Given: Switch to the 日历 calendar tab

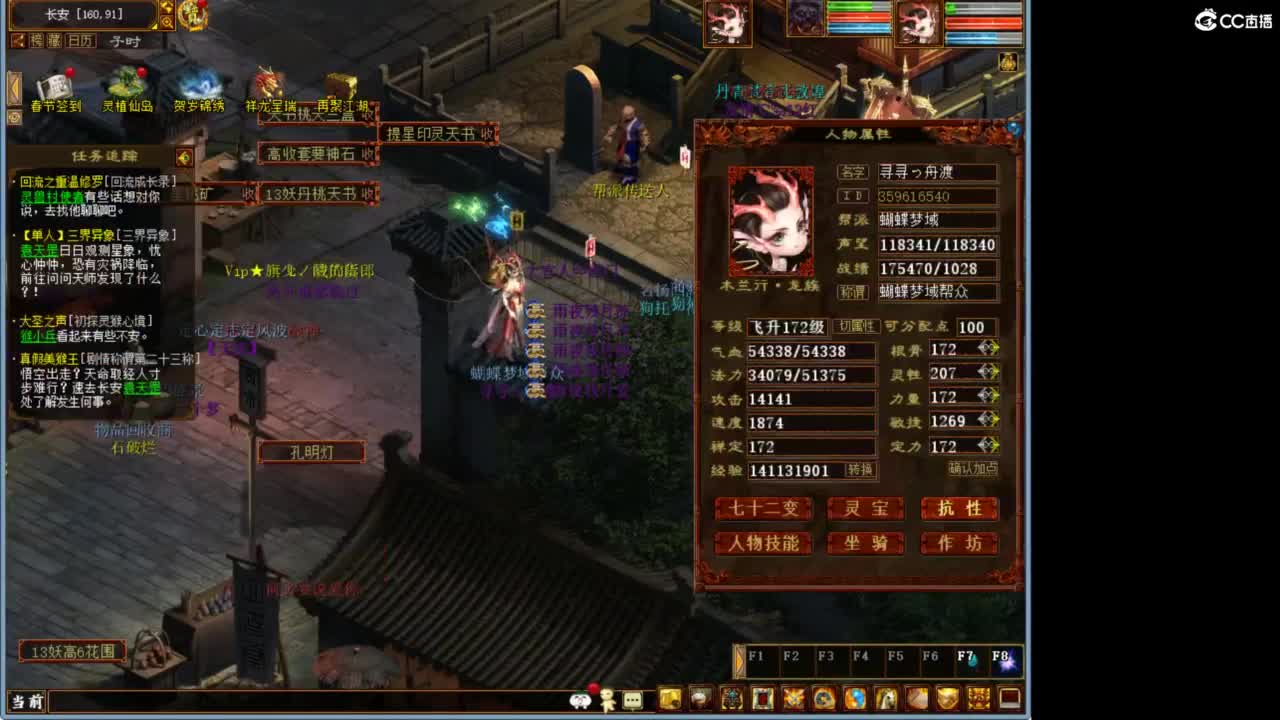Looking at the screenshot, I should [80, 41].
